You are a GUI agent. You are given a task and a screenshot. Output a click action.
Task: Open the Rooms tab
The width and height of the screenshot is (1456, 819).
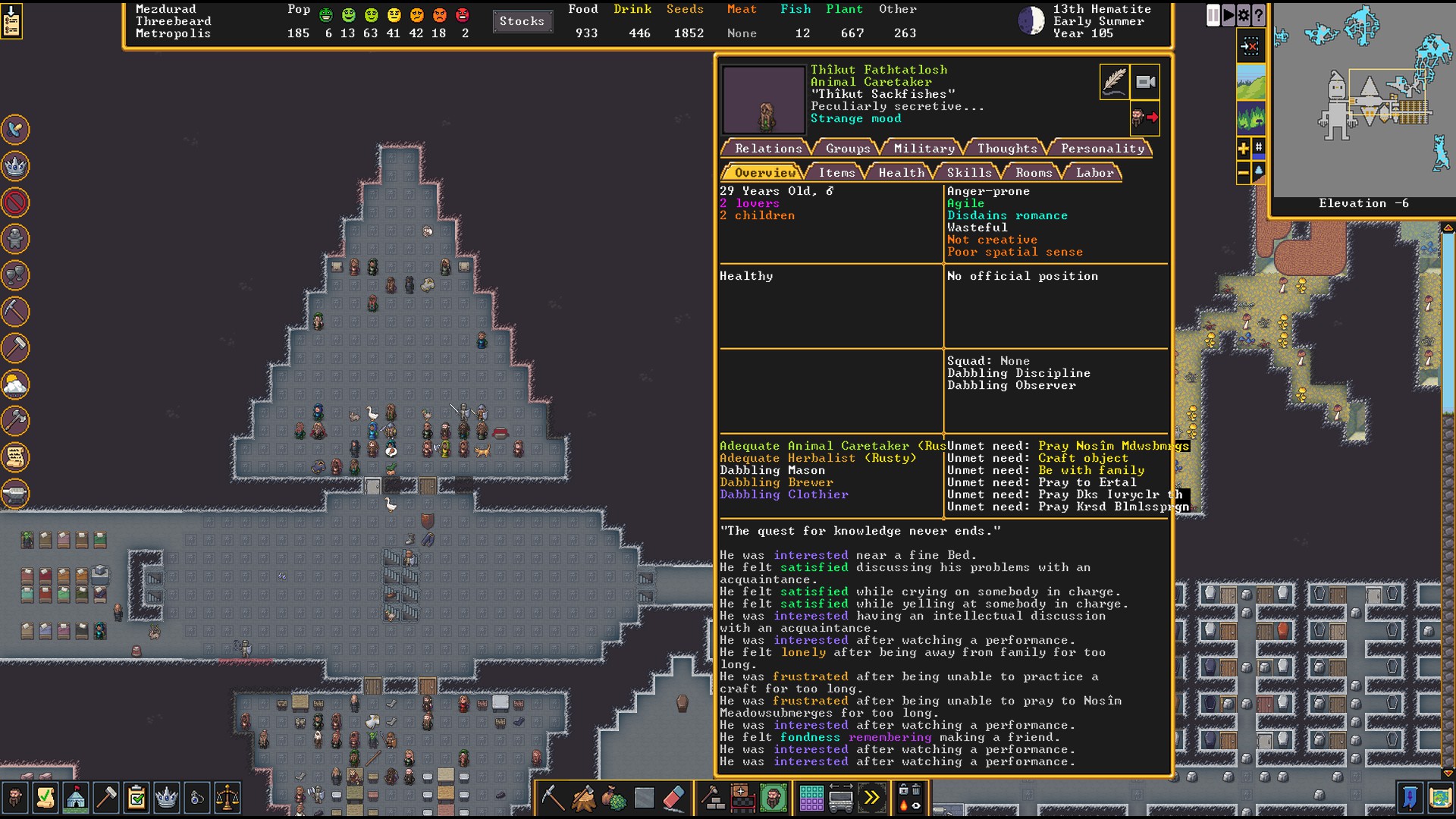[x=1034, y=173]
